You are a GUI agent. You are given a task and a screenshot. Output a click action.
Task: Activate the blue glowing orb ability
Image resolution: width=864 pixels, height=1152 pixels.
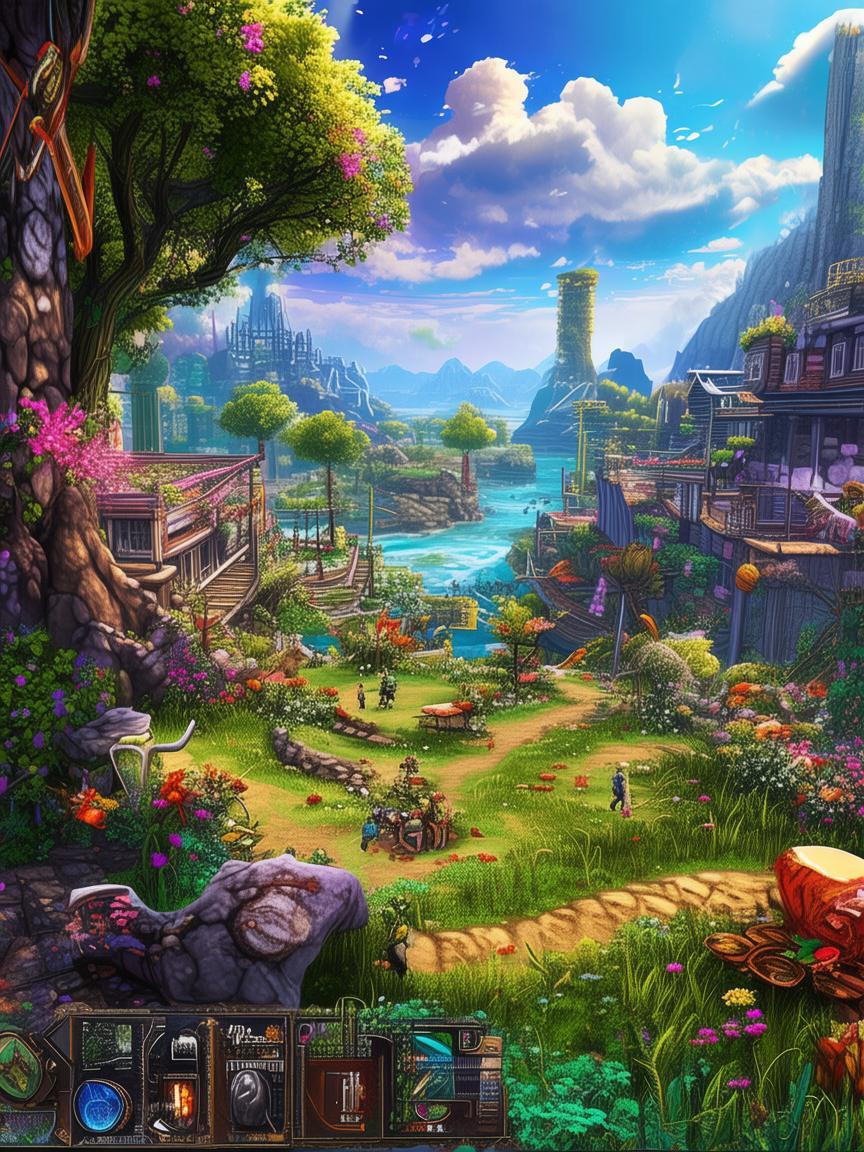tap(101, 1106)
